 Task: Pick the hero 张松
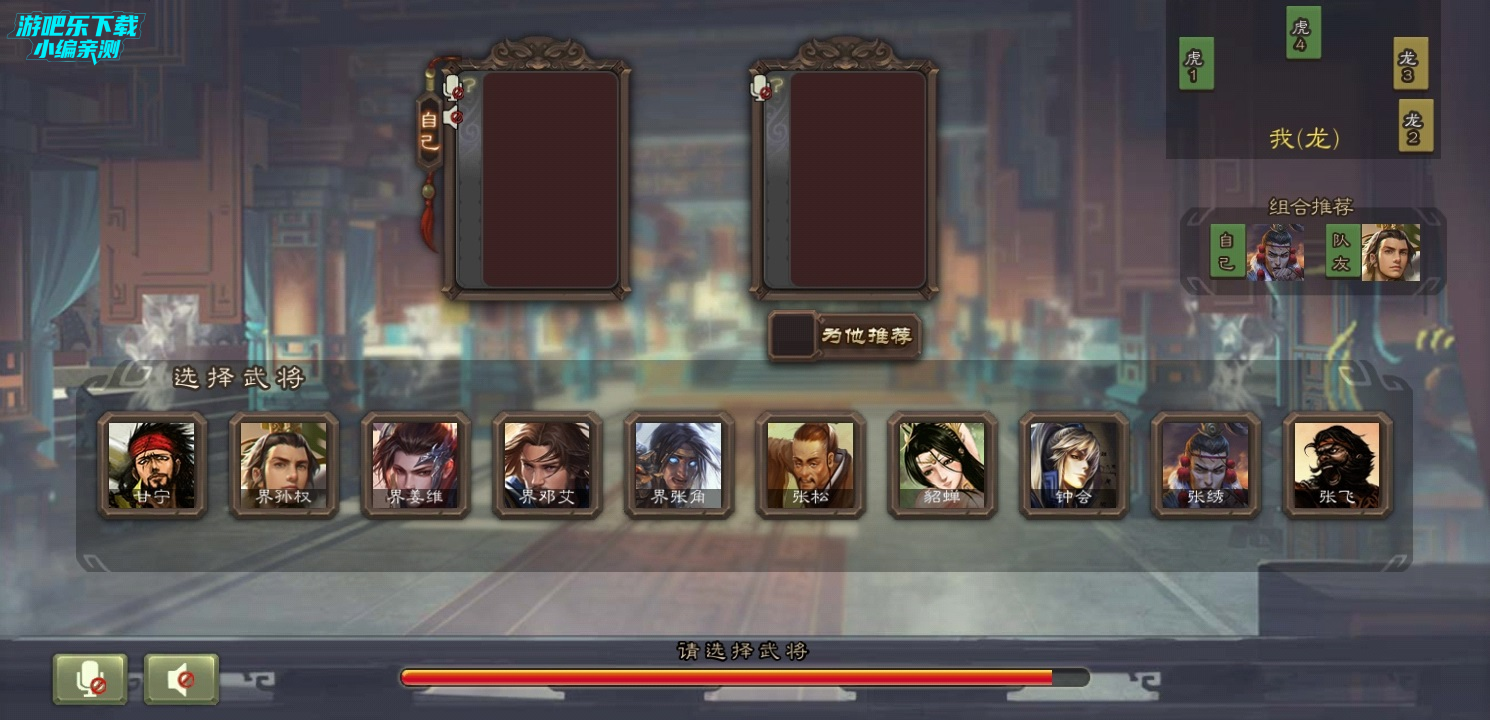tap(810, 465)
